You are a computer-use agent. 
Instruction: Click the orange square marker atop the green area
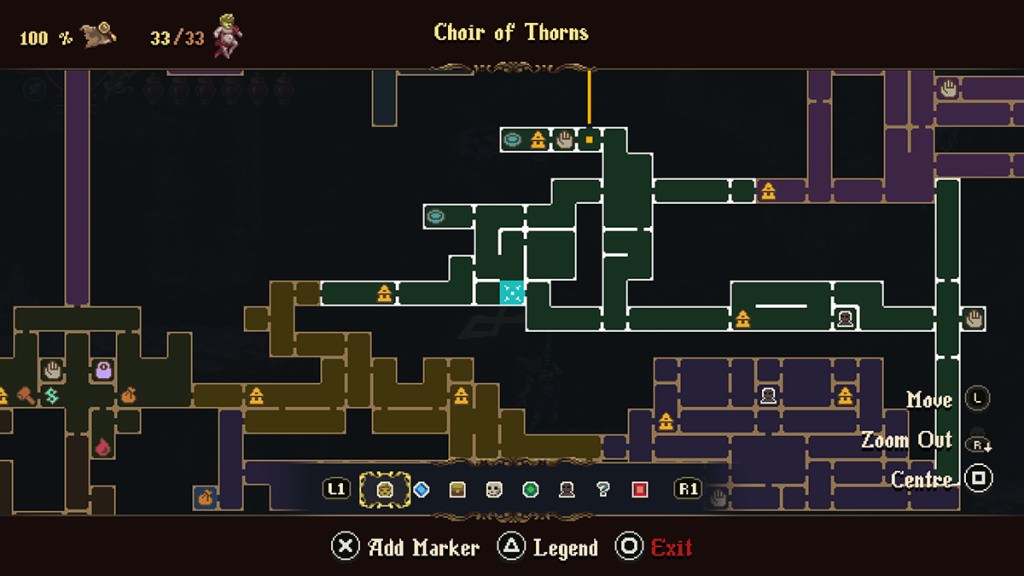[589, 139]
